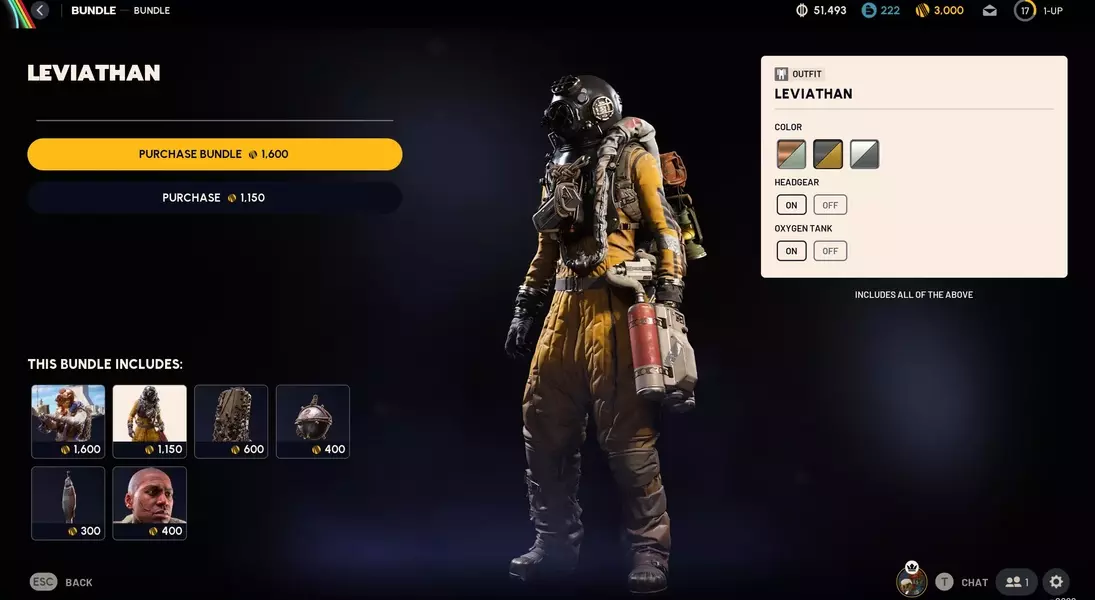The image size is (1095, 600).
Task: Choose the yellow and black color swatch
Action: 828,154
